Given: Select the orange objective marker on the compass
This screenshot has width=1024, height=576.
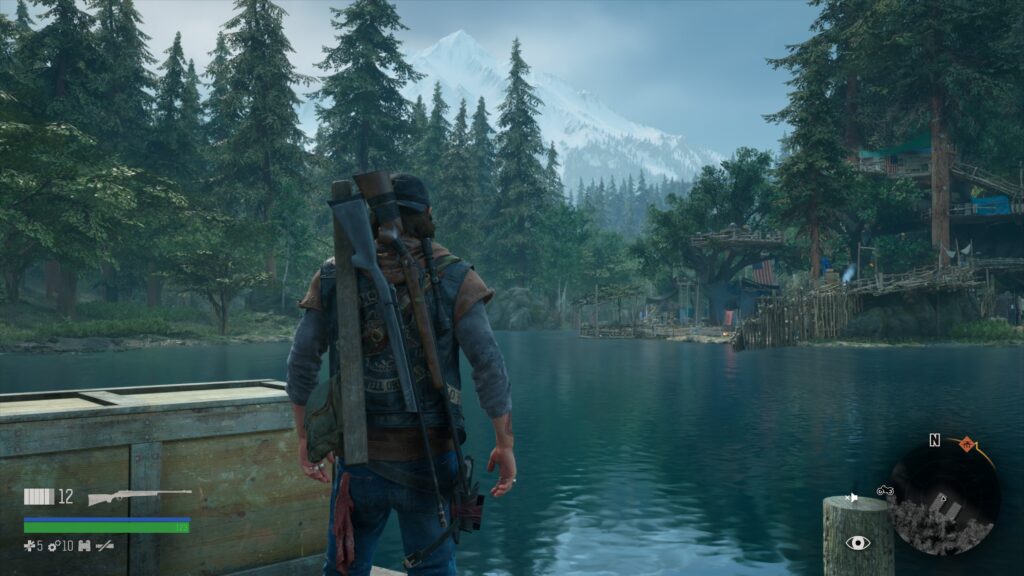Looking at the screenshot, I should click(967, 442).
